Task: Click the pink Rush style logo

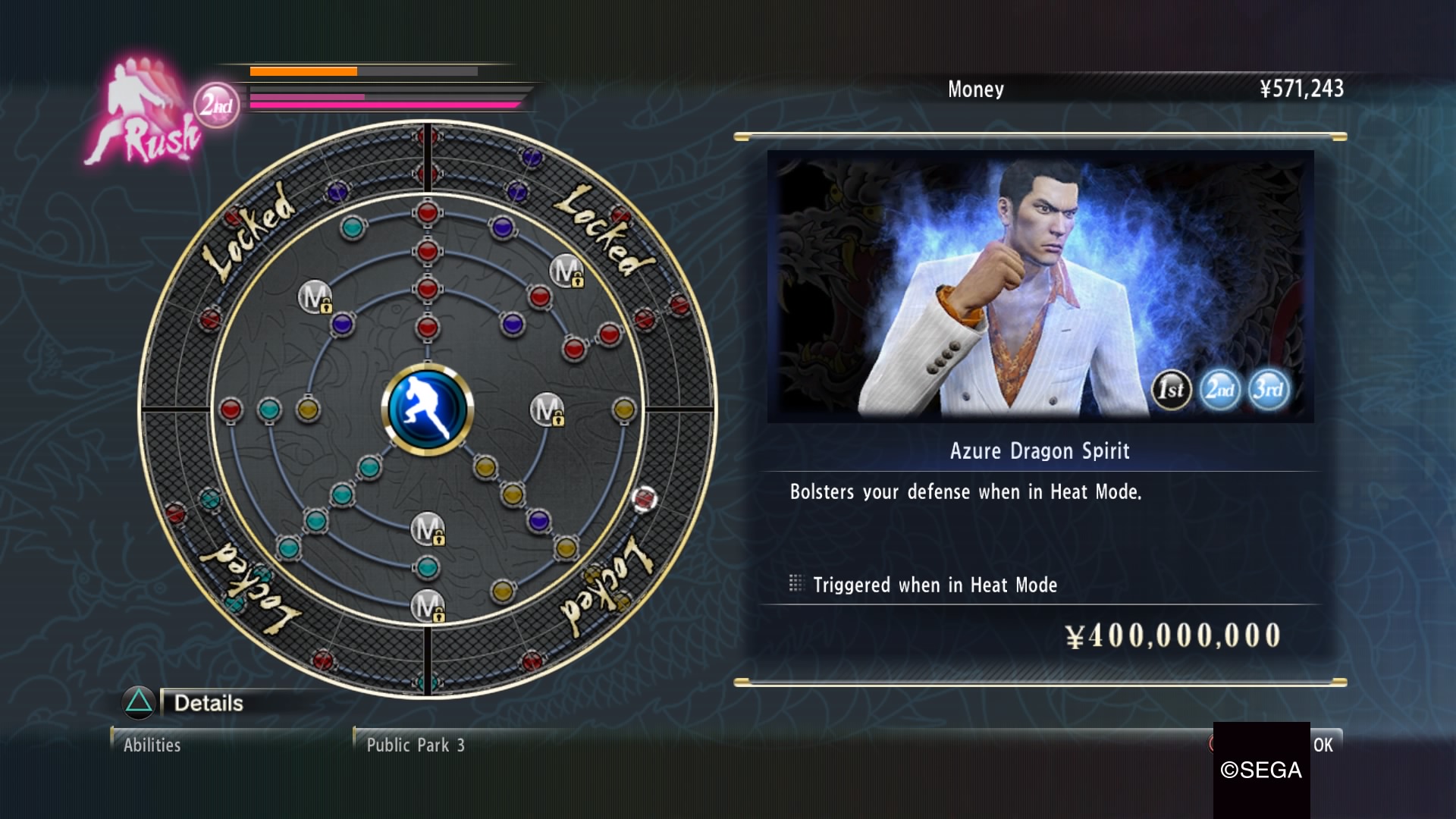Action: click(144, 114)
